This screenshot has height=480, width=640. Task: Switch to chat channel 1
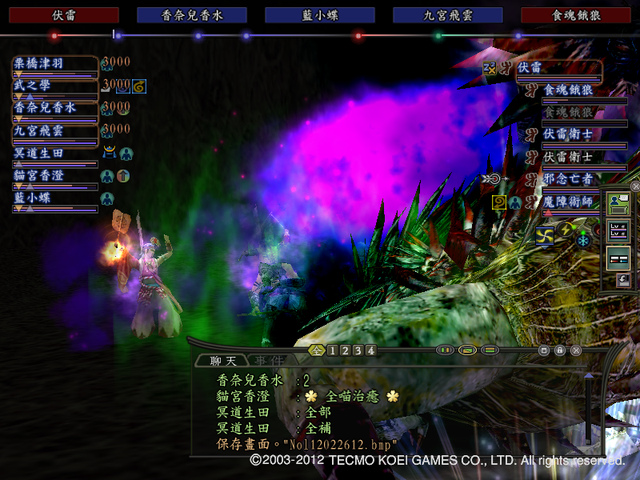(333, 351)
